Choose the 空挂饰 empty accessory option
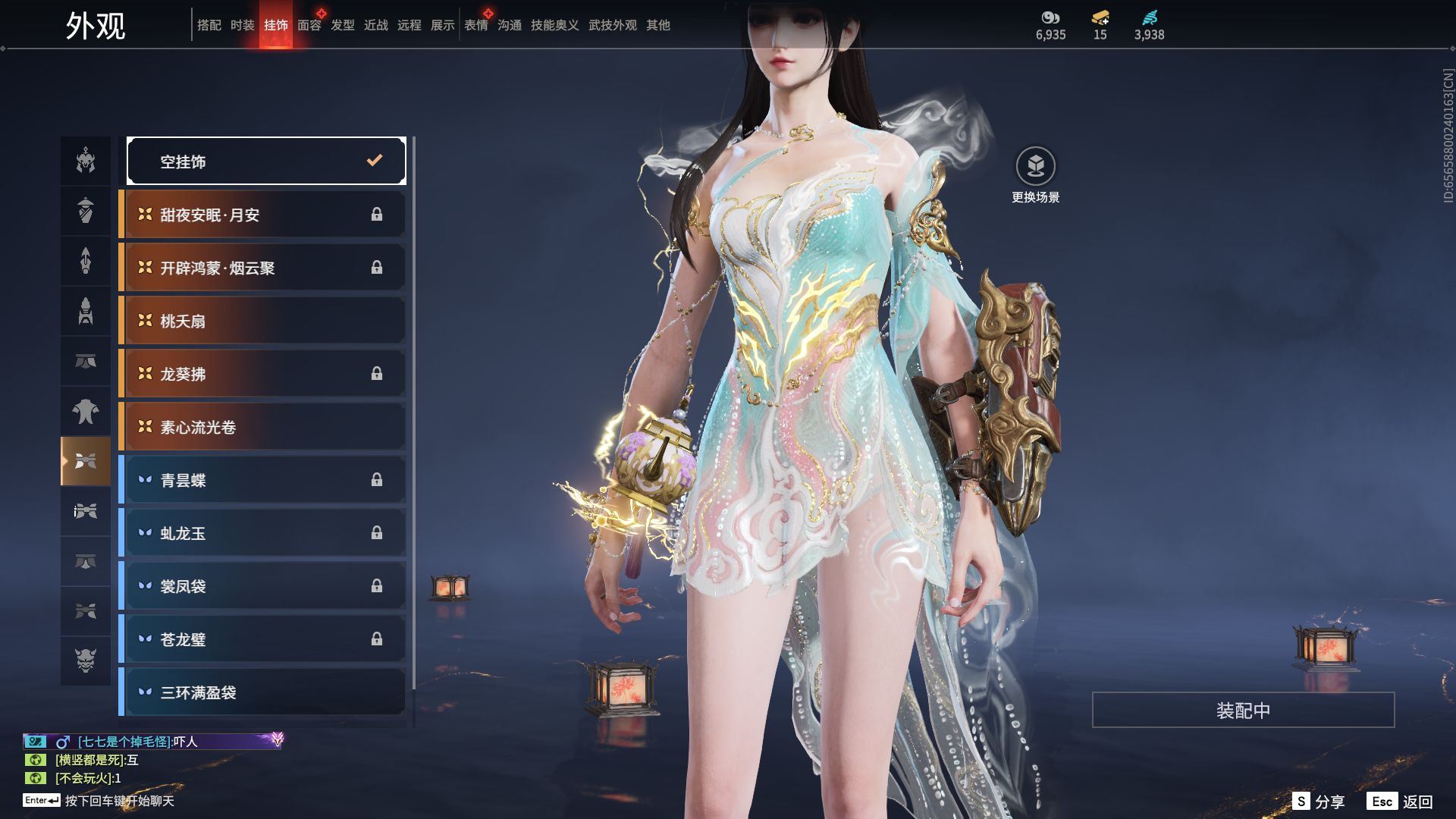 click(266, 161)
